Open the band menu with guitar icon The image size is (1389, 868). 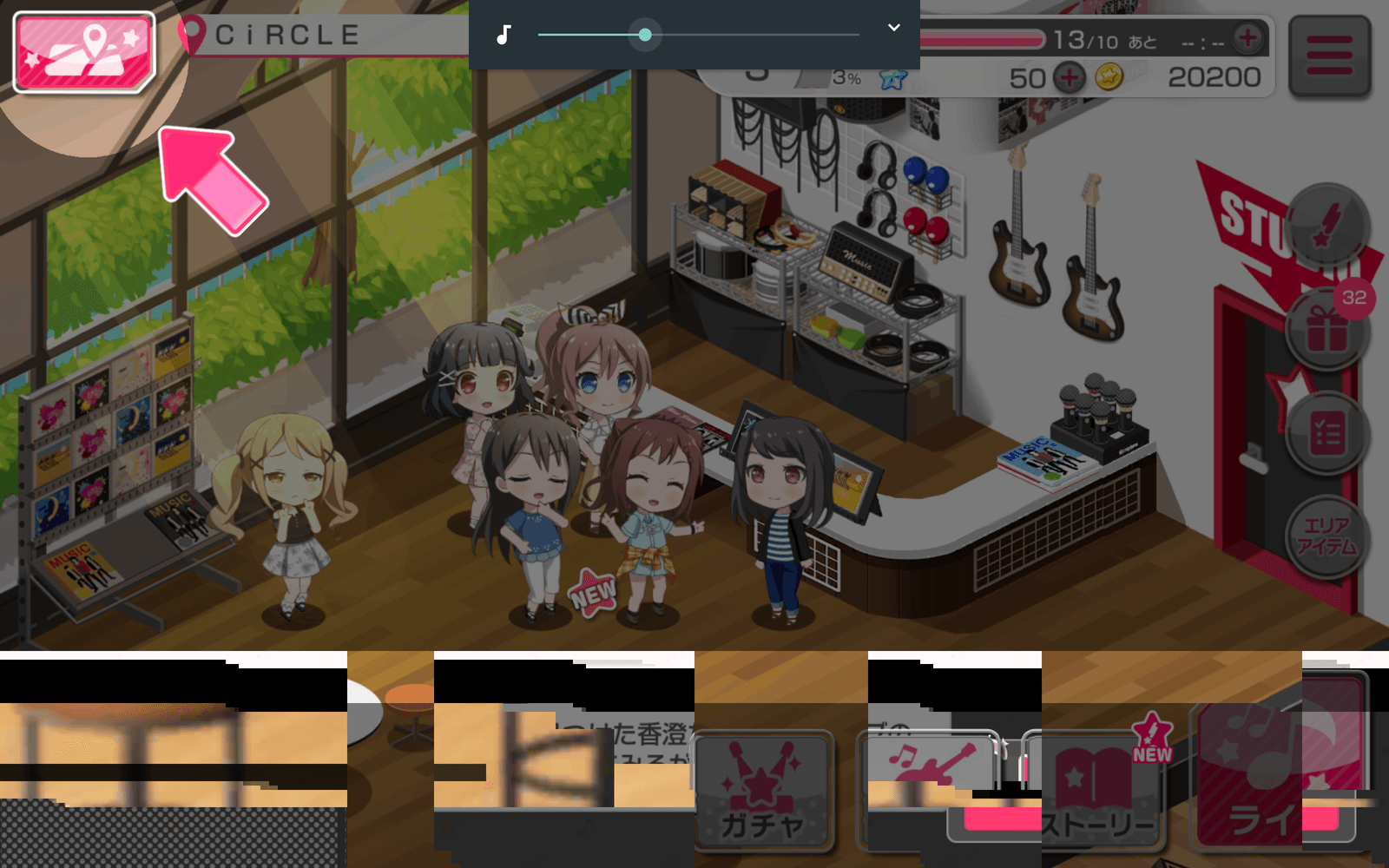[x=929, y=764]
